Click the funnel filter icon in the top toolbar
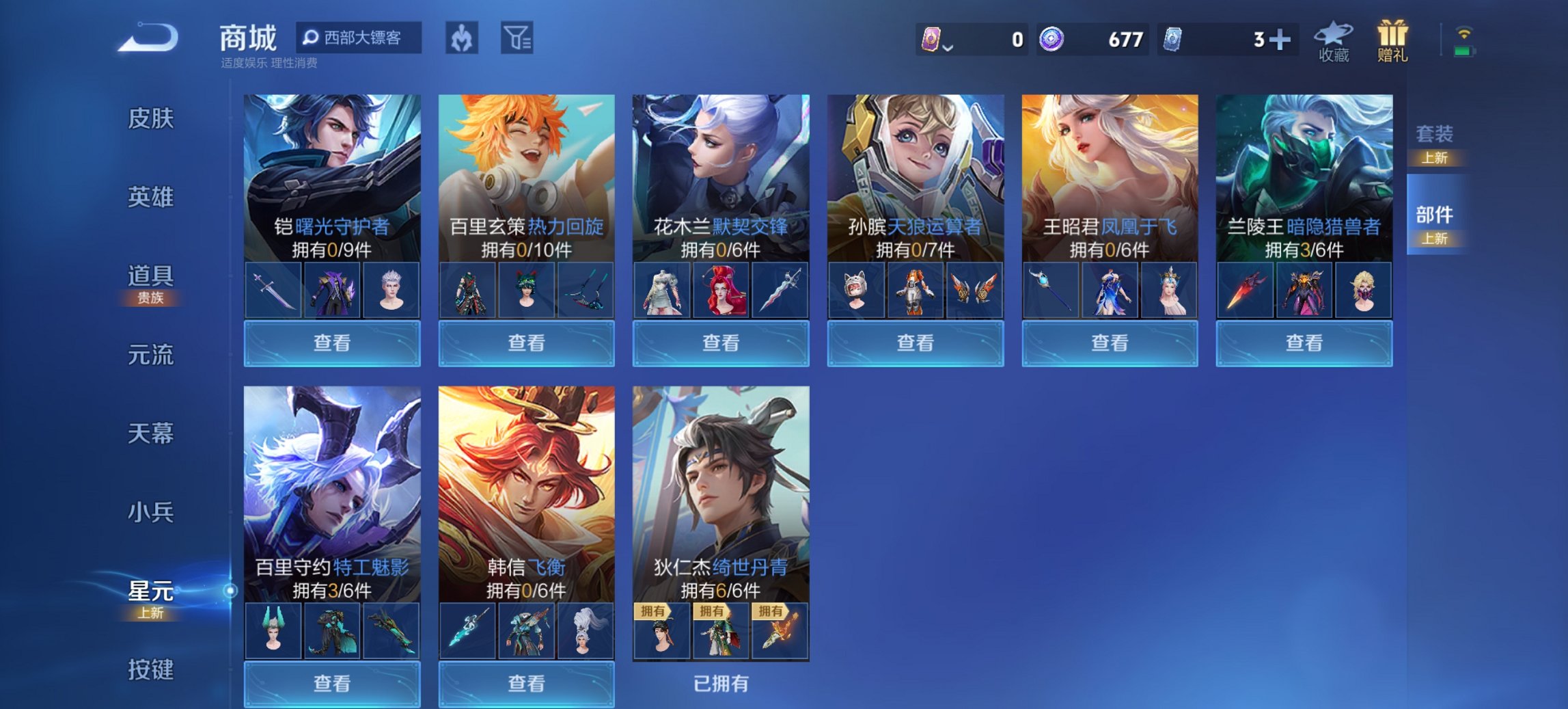The width and height of the screenshot is (1568, 709). [519, 39]
